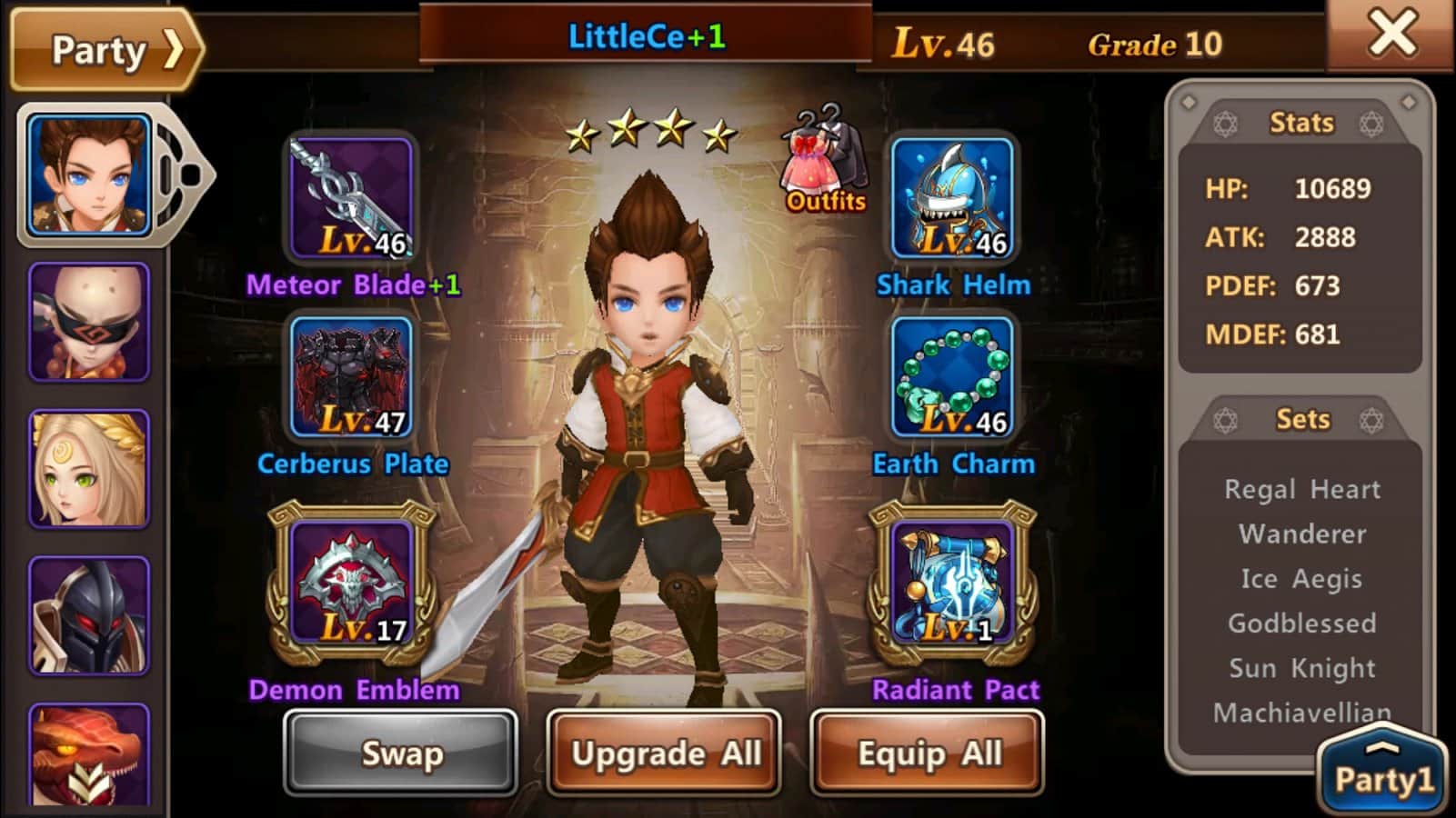Select the Shark Helm slot
The width and height of the screenshot is (1456, 818).
point(952,198)
